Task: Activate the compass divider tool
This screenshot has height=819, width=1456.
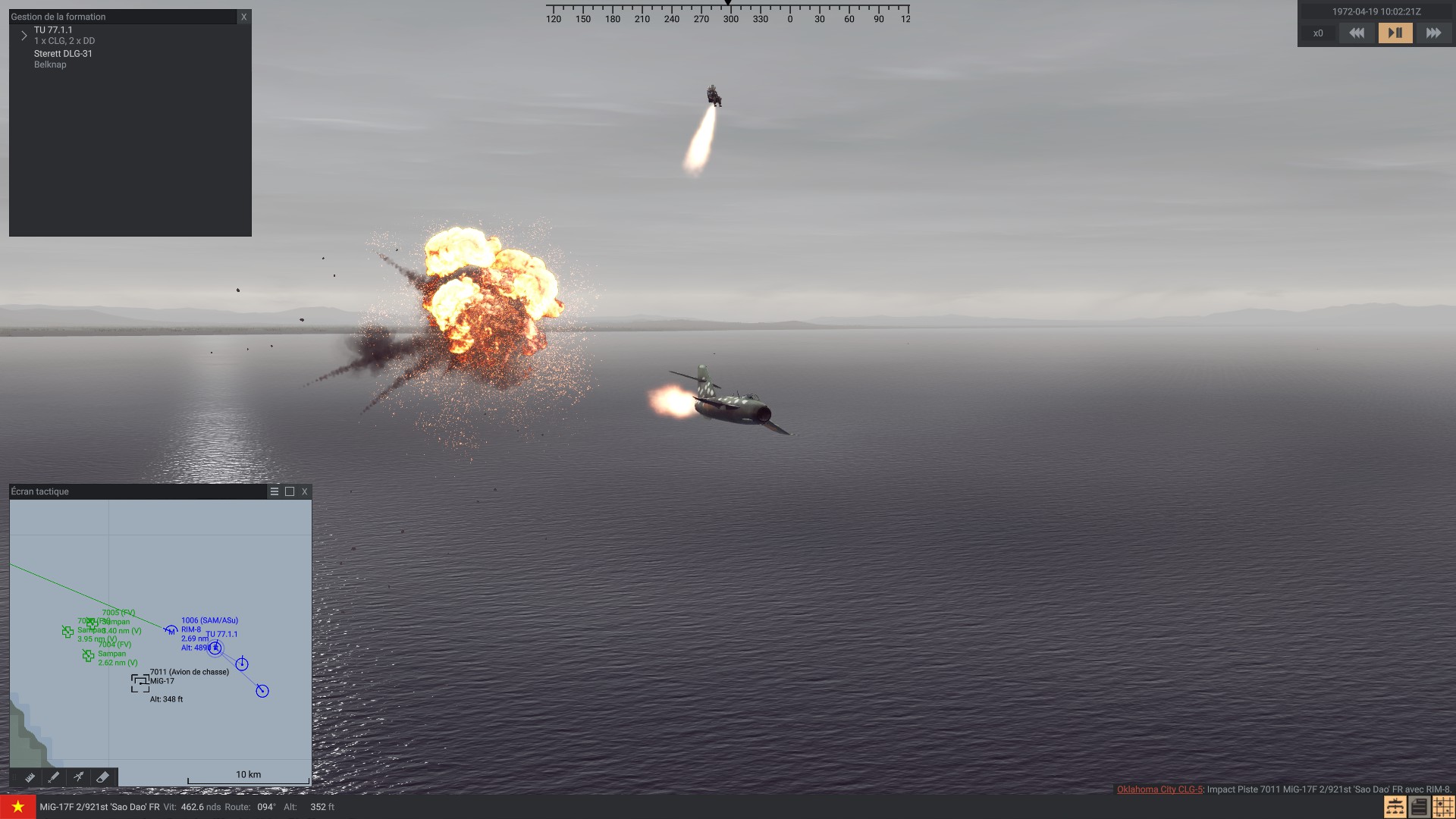Action: pos(78,777)
